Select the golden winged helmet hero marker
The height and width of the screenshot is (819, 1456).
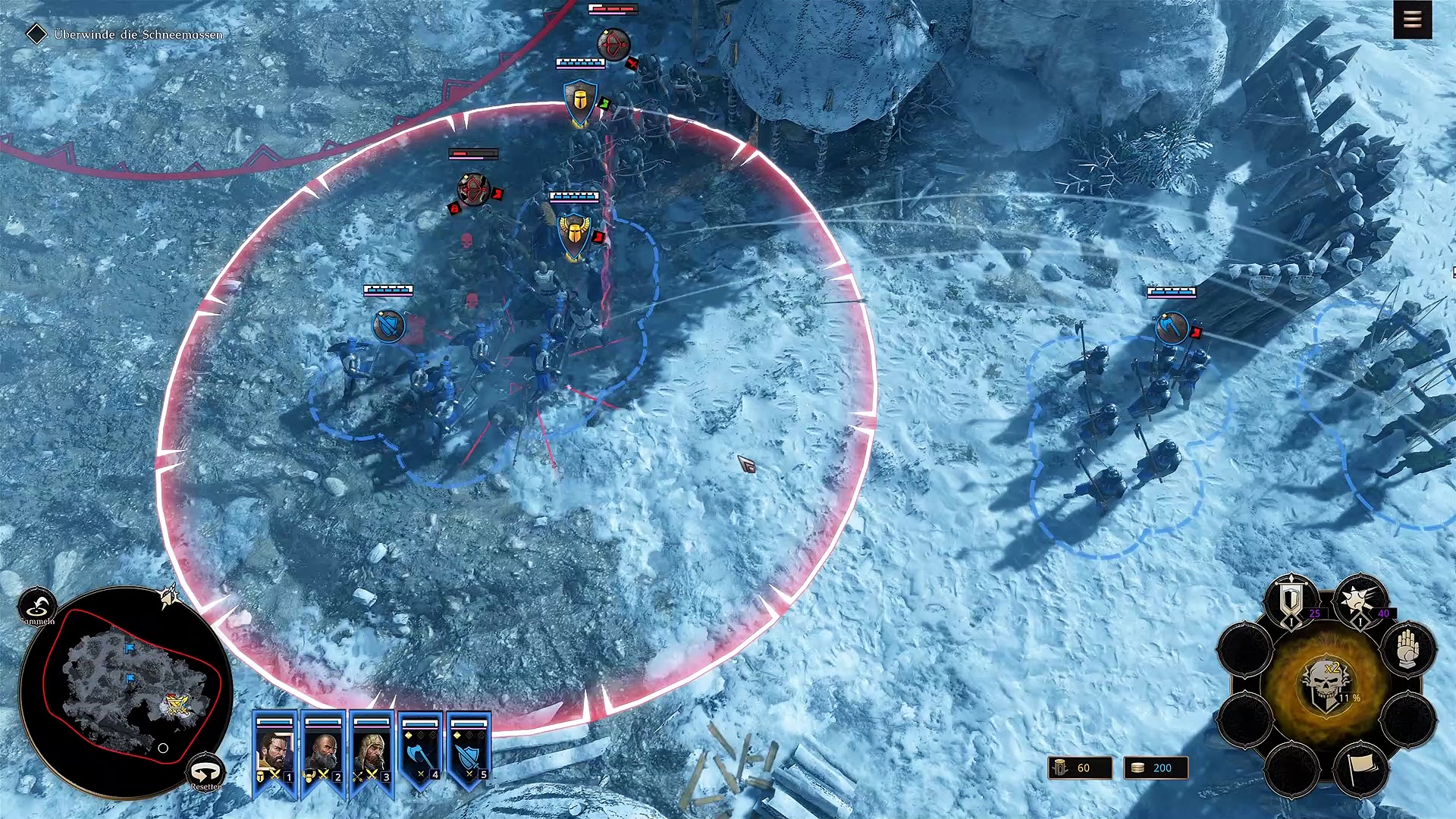[x=574, y=235]
